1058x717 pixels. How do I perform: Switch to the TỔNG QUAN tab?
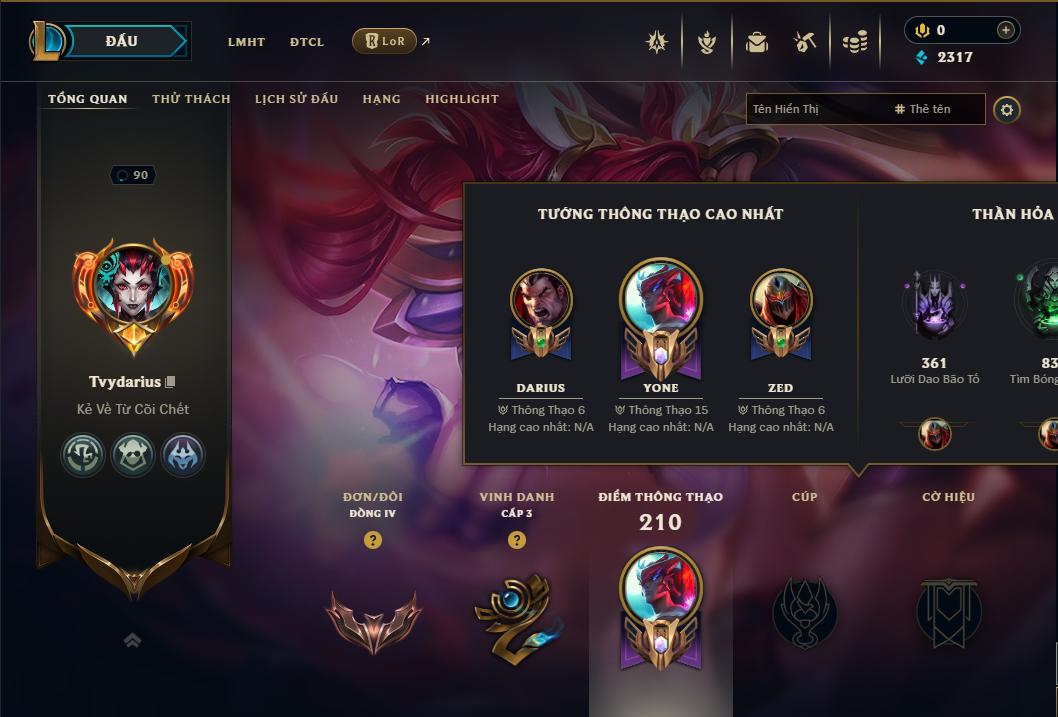pos(88,99)
